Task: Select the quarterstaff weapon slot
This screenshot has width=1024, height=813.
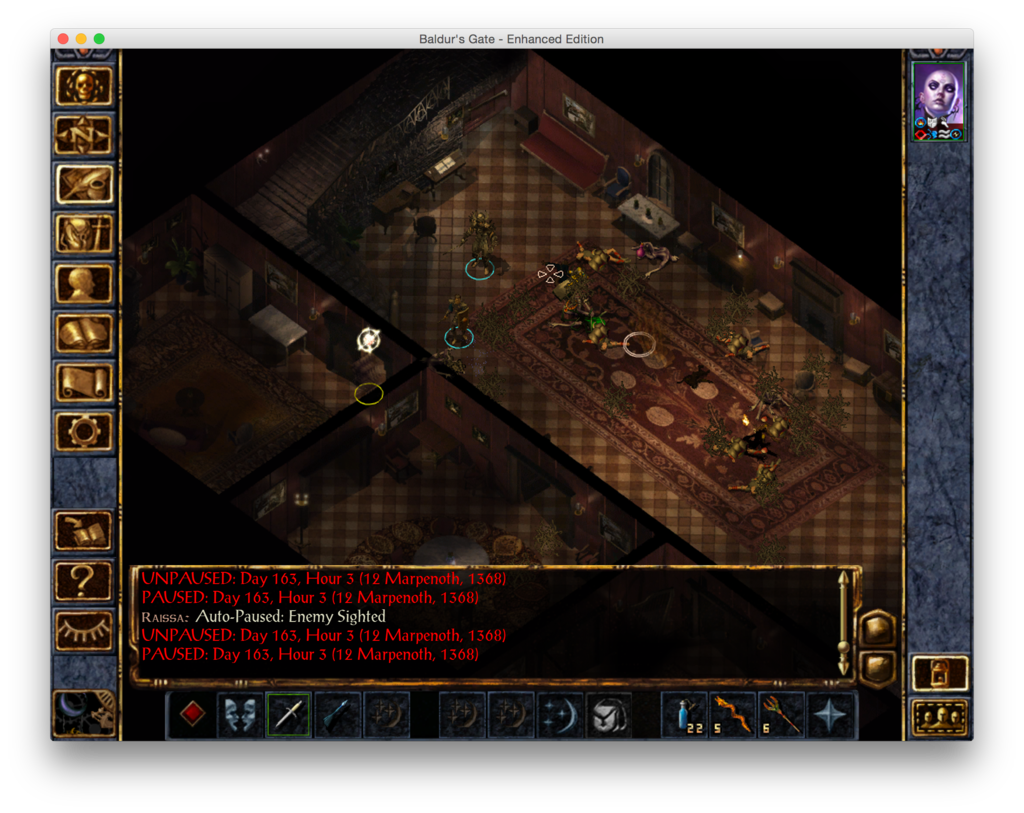Action: point(289,715)
